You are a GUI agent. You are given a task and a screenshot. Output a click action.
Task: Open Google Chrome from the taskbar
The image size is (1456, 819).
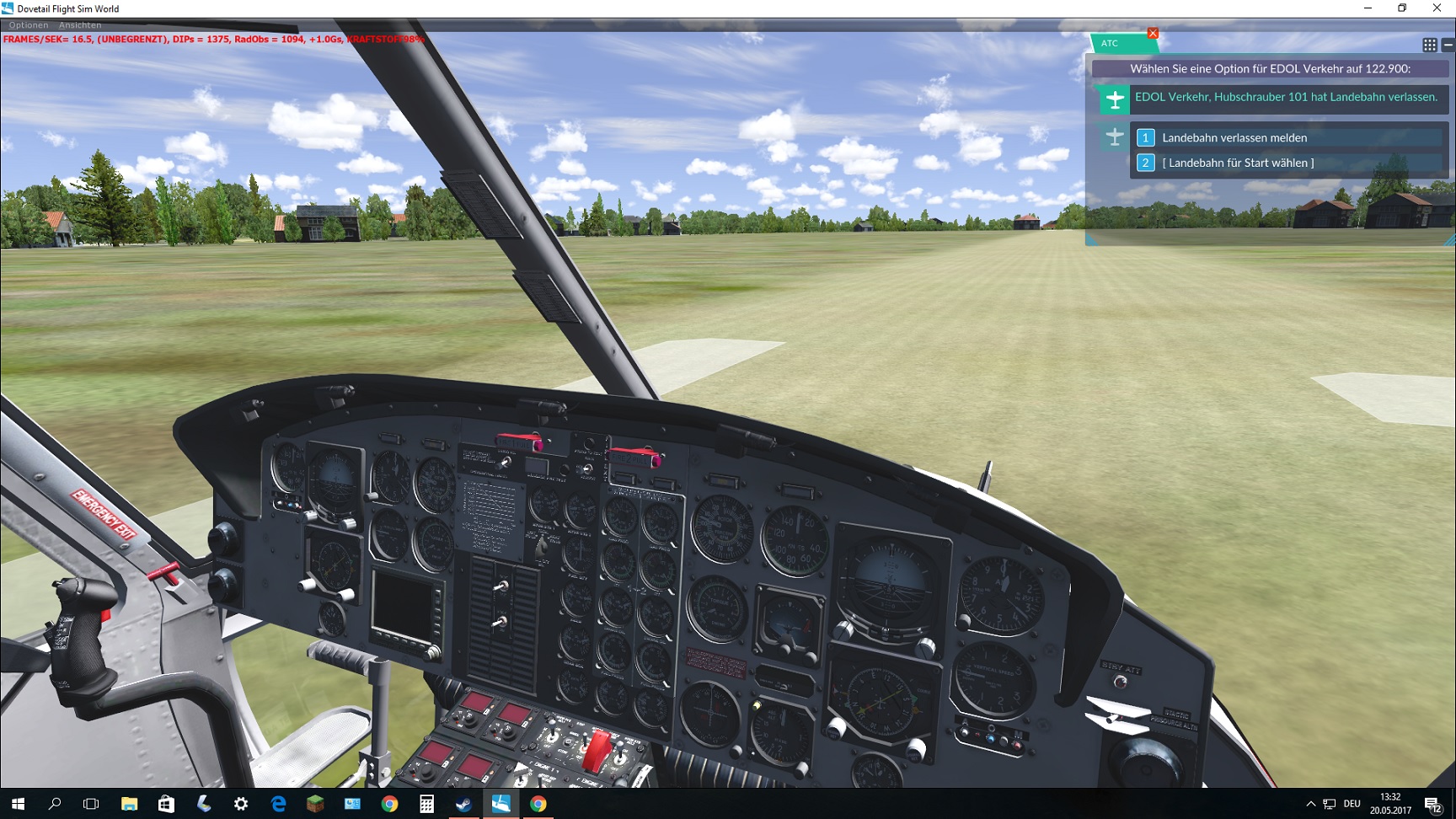tap(538, 806)
